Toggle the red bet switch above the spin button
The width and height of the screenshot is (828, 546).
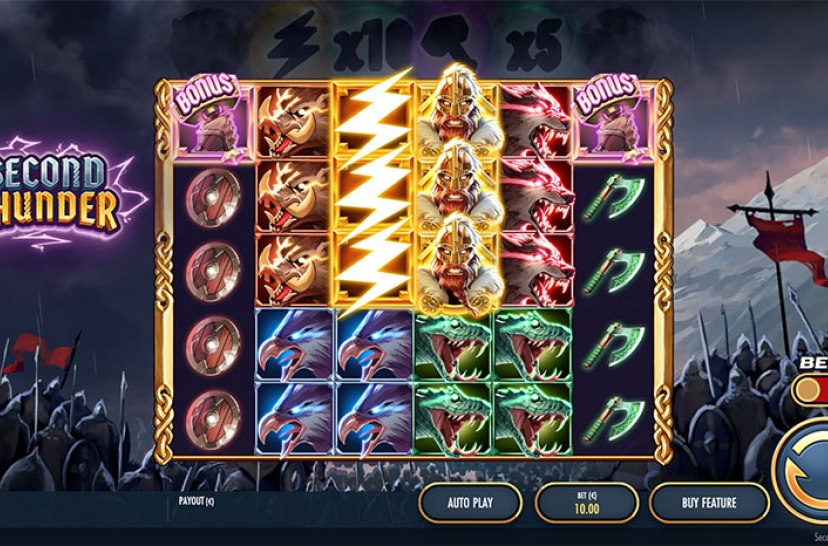coord(812,388)
